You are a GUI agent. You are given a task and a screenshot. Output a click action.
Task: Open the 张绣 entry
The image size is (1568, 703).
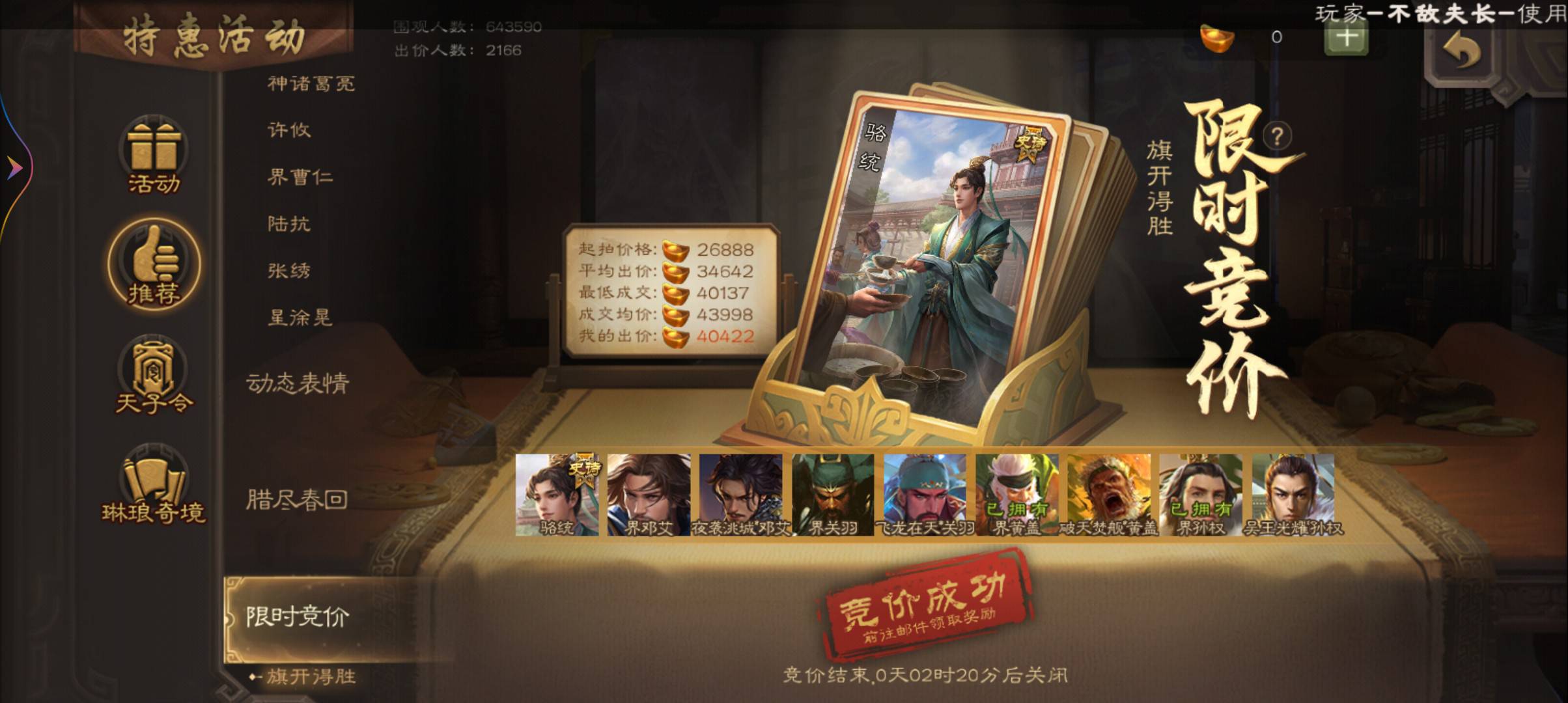point(289,271)
